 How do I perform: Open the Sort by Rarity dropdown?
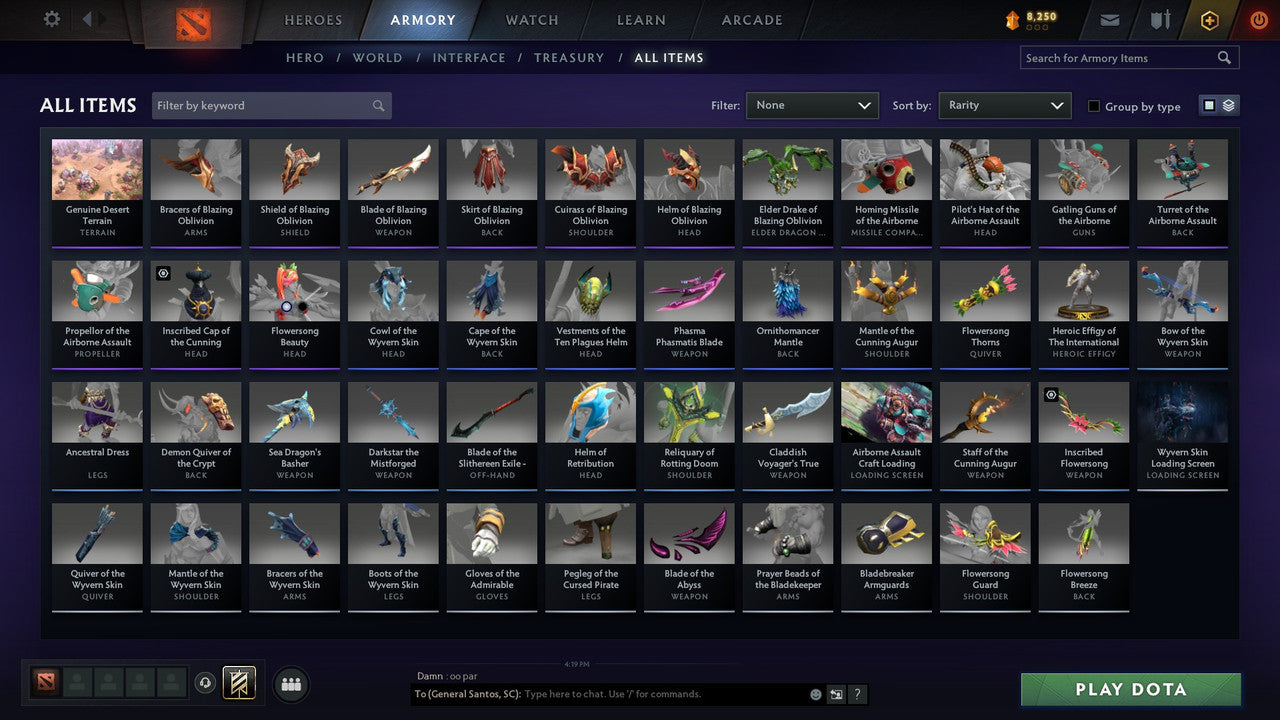pos(1004,105)
